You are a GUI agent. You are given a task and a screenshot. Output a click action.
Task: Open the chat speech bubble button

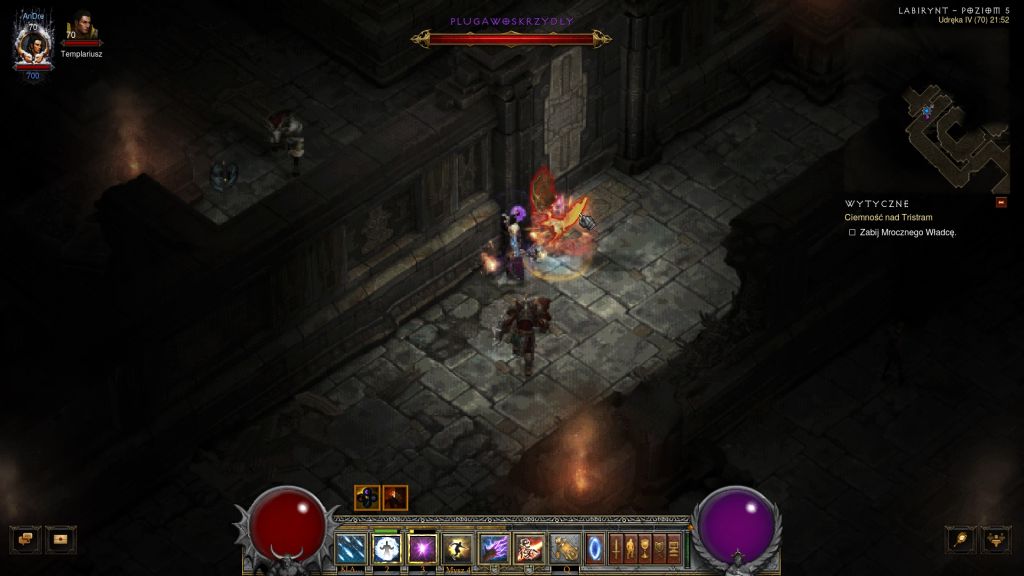click(27, 539)
